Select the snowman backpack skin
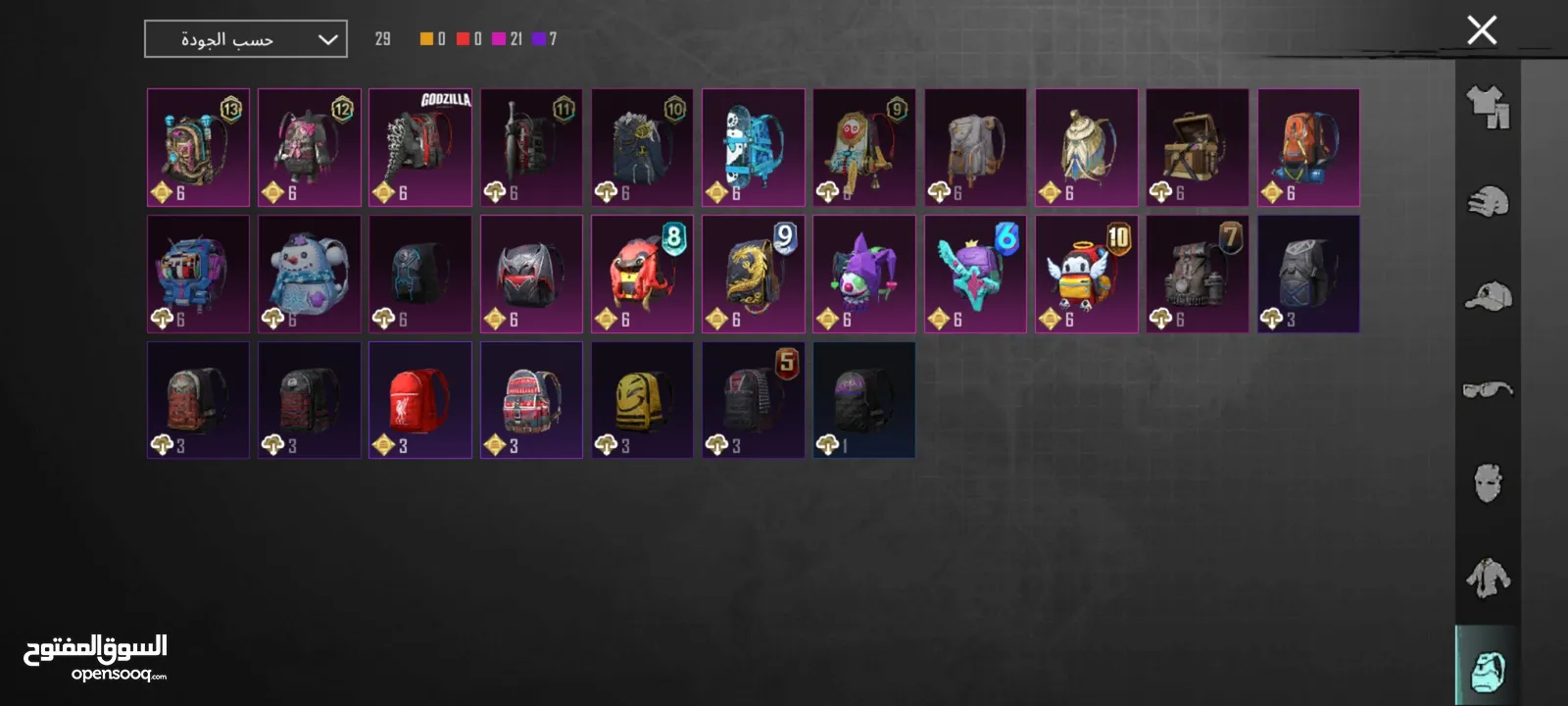Viewport: 1568px width, 706px height. coord(309,274)
